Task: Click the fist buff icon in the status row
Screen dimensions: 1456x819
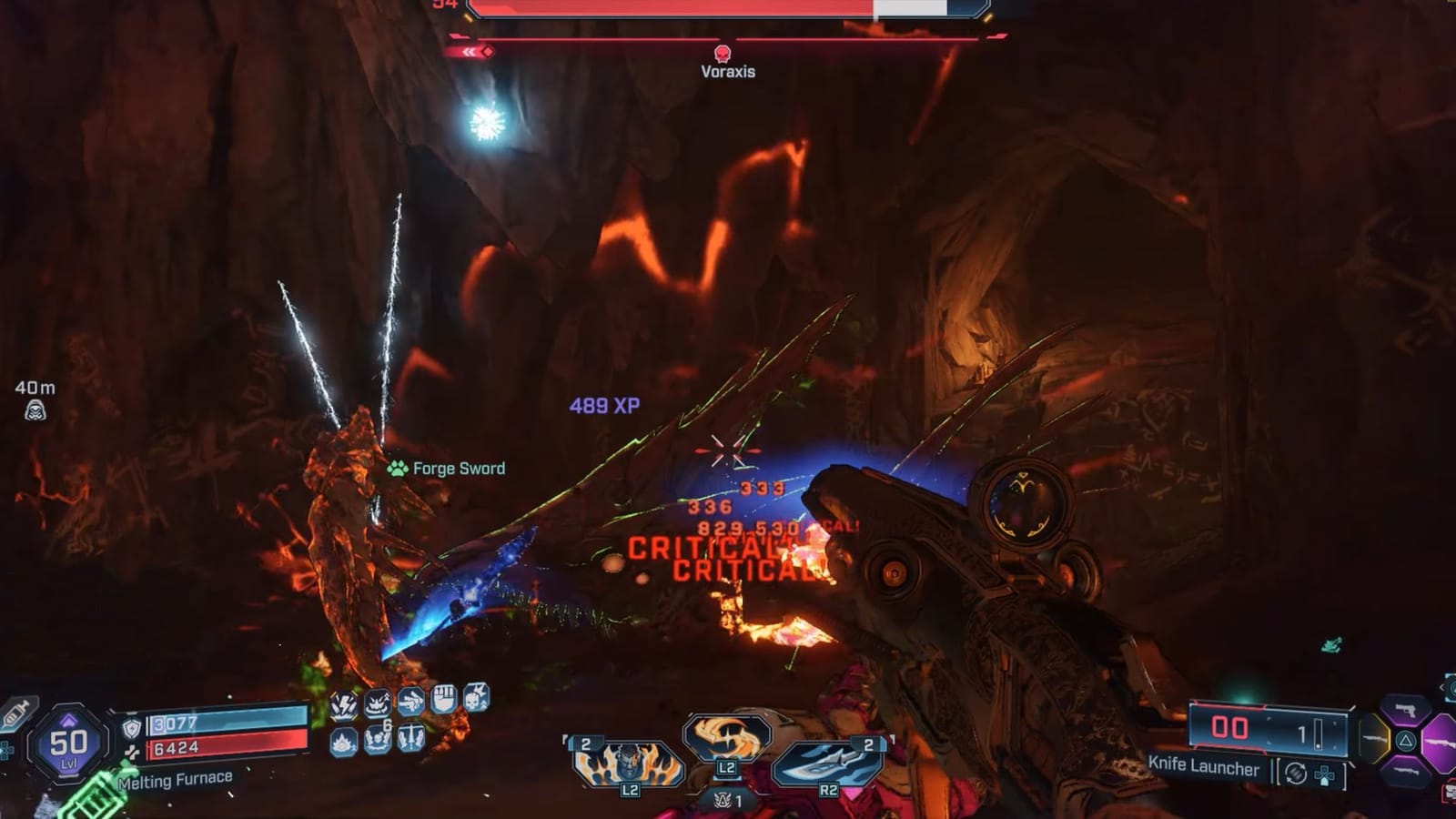Action: click(444, 699)
